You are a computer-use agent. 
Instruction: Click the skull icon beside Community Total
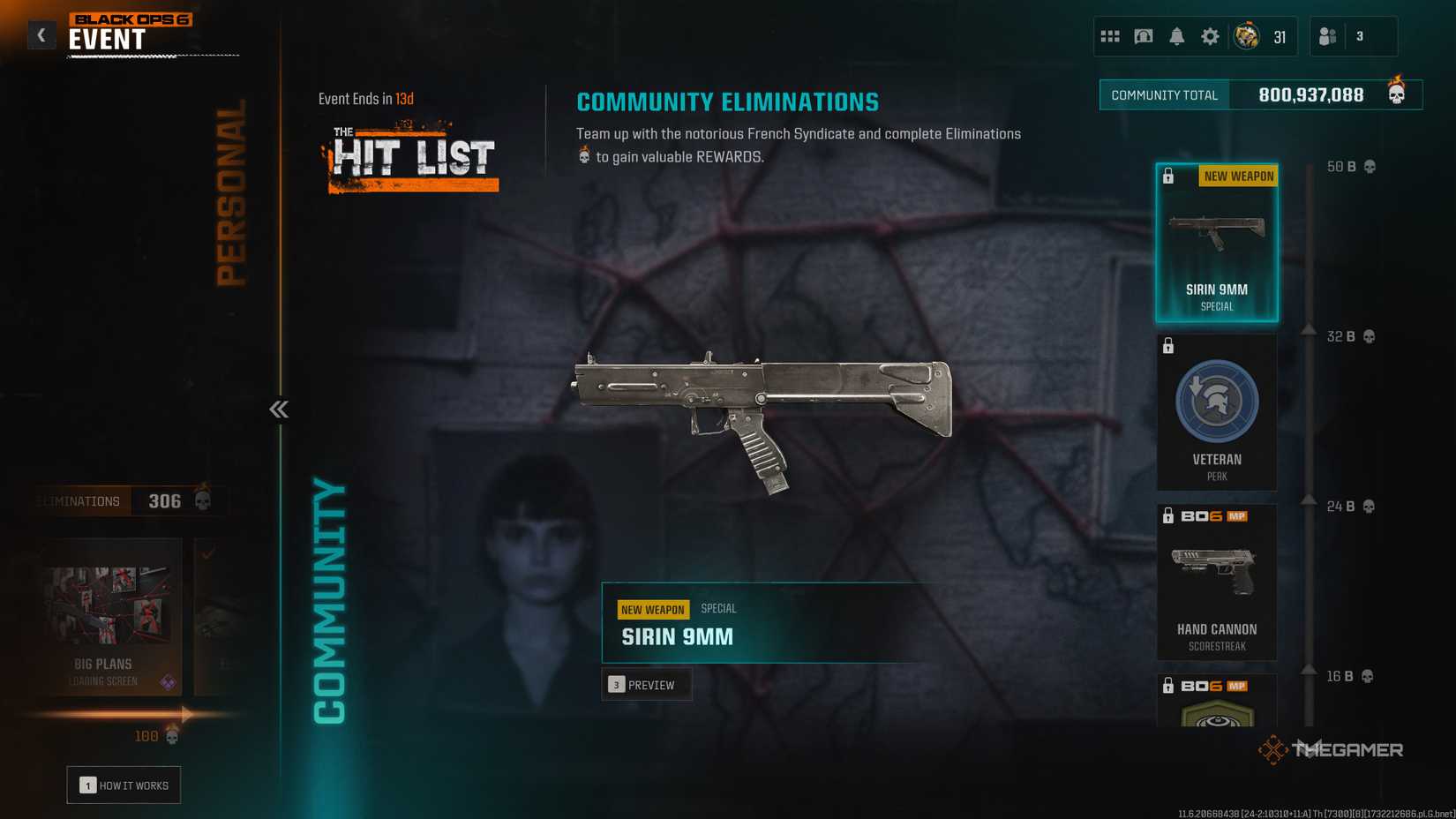coord(1397,94)
